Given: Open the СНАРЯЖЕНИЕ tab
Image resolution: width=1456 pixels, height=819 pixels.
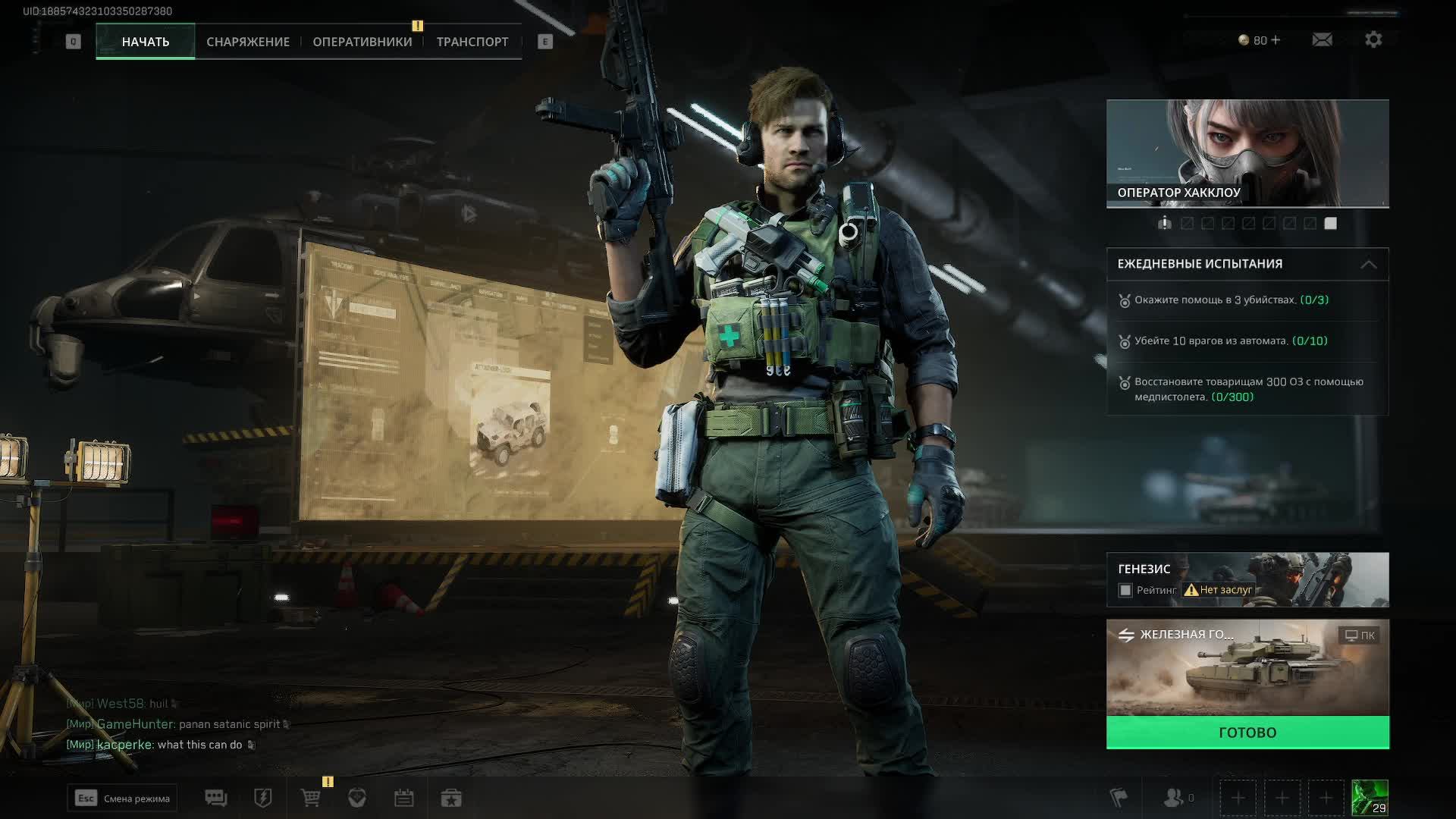Looking at the screenshot, I should pyautogui.click(x=248, y=42).
